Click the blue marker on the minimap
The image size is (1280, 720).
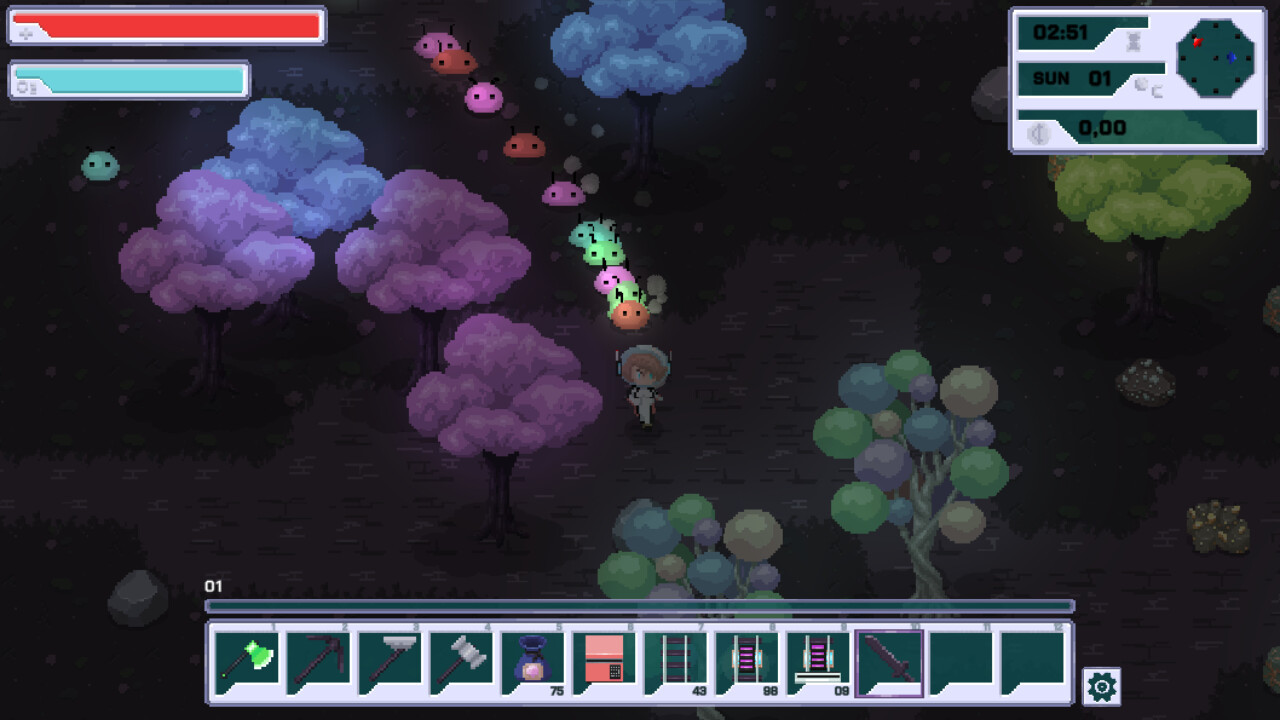coord(1231,58)
